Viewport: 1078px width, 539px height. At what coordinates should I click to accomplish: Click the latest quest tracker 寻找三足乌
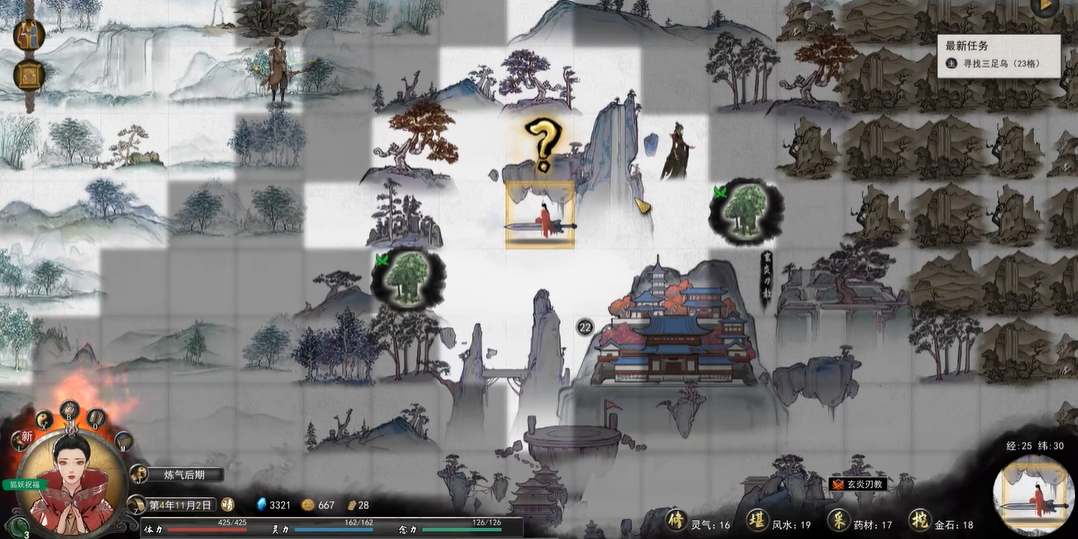1000,63
